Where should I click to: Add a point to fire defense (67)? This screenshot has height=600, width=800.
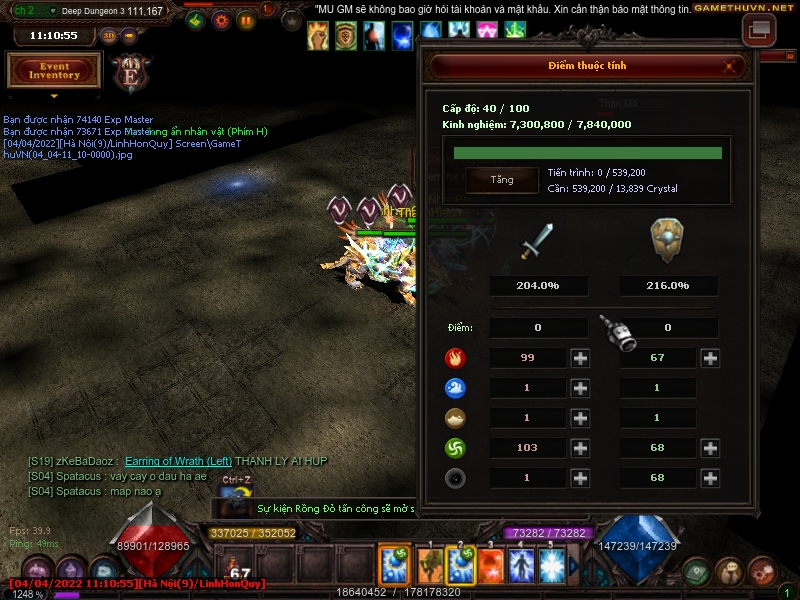pos(710,358)
